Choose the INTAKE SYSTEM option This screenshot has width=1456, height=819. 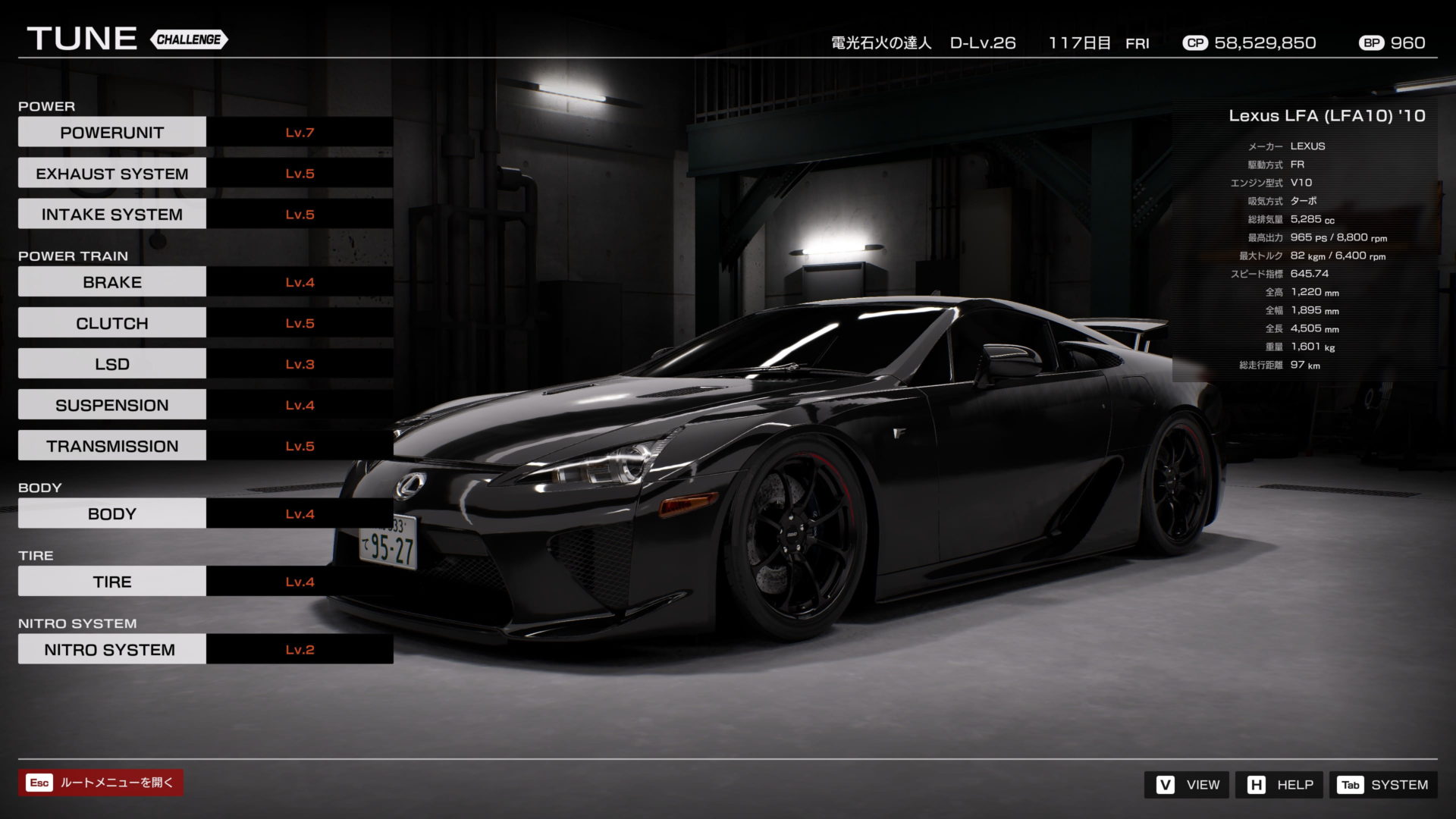(x=112, y=215)
